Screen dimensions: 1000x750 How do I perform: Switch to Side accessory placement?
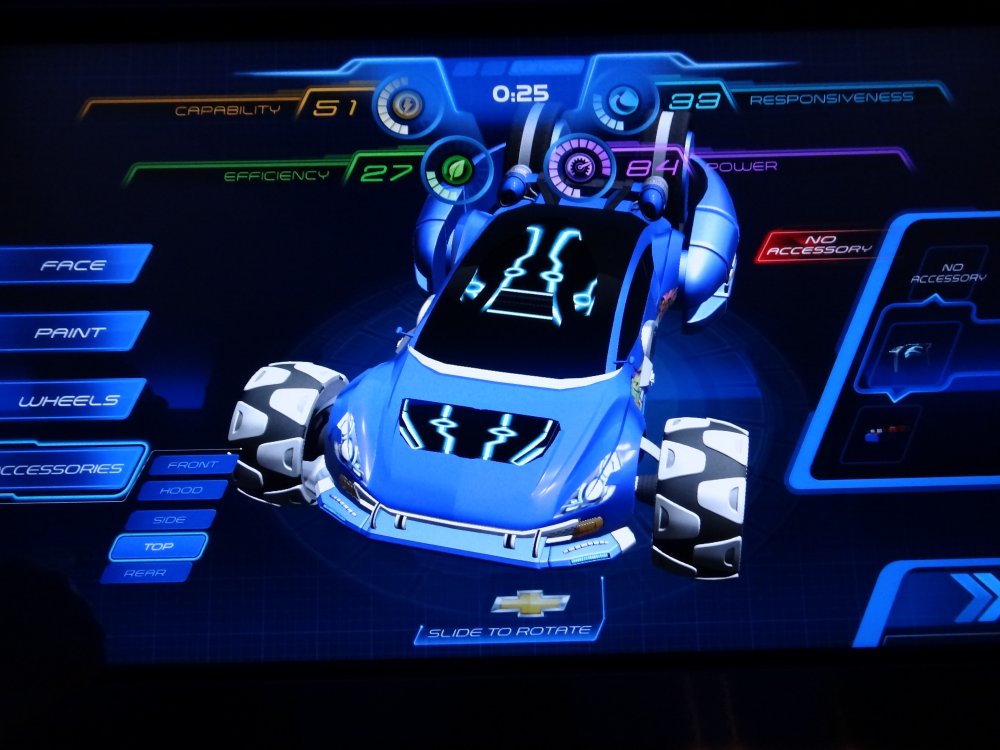(x=170, y=519)
